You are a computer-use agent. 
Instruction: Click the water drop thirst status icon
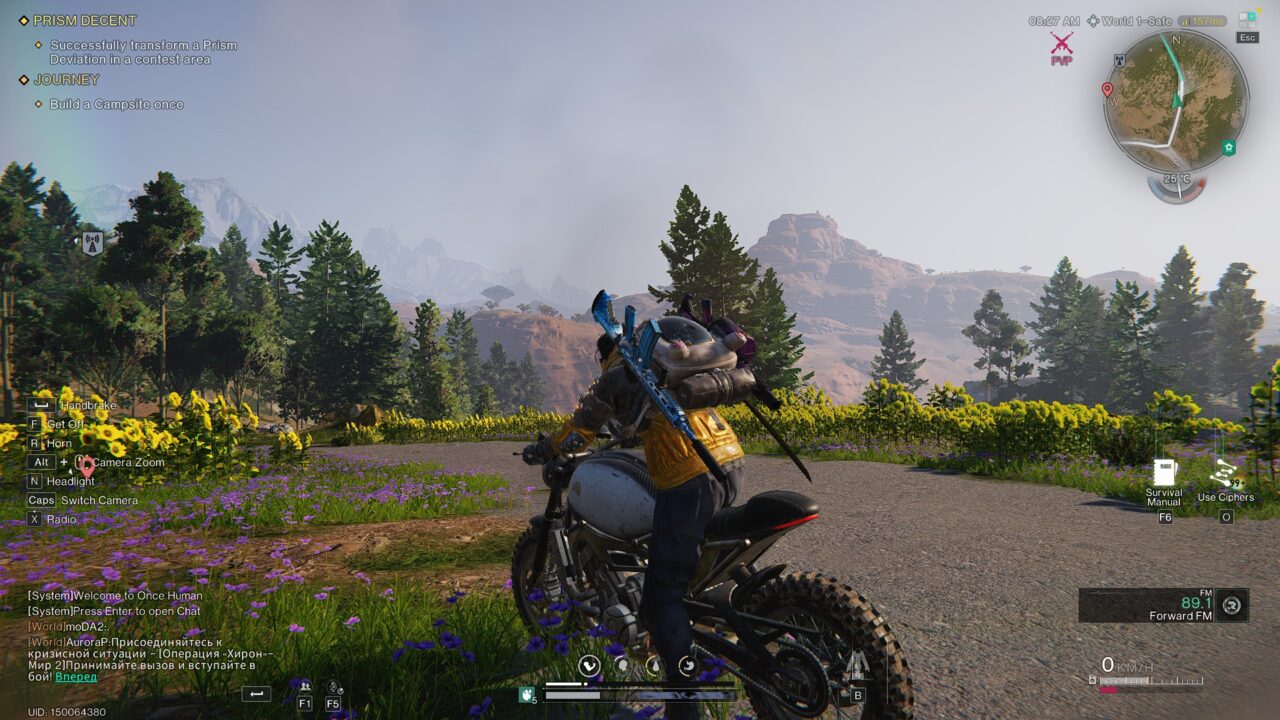click(x=654, y=664)
